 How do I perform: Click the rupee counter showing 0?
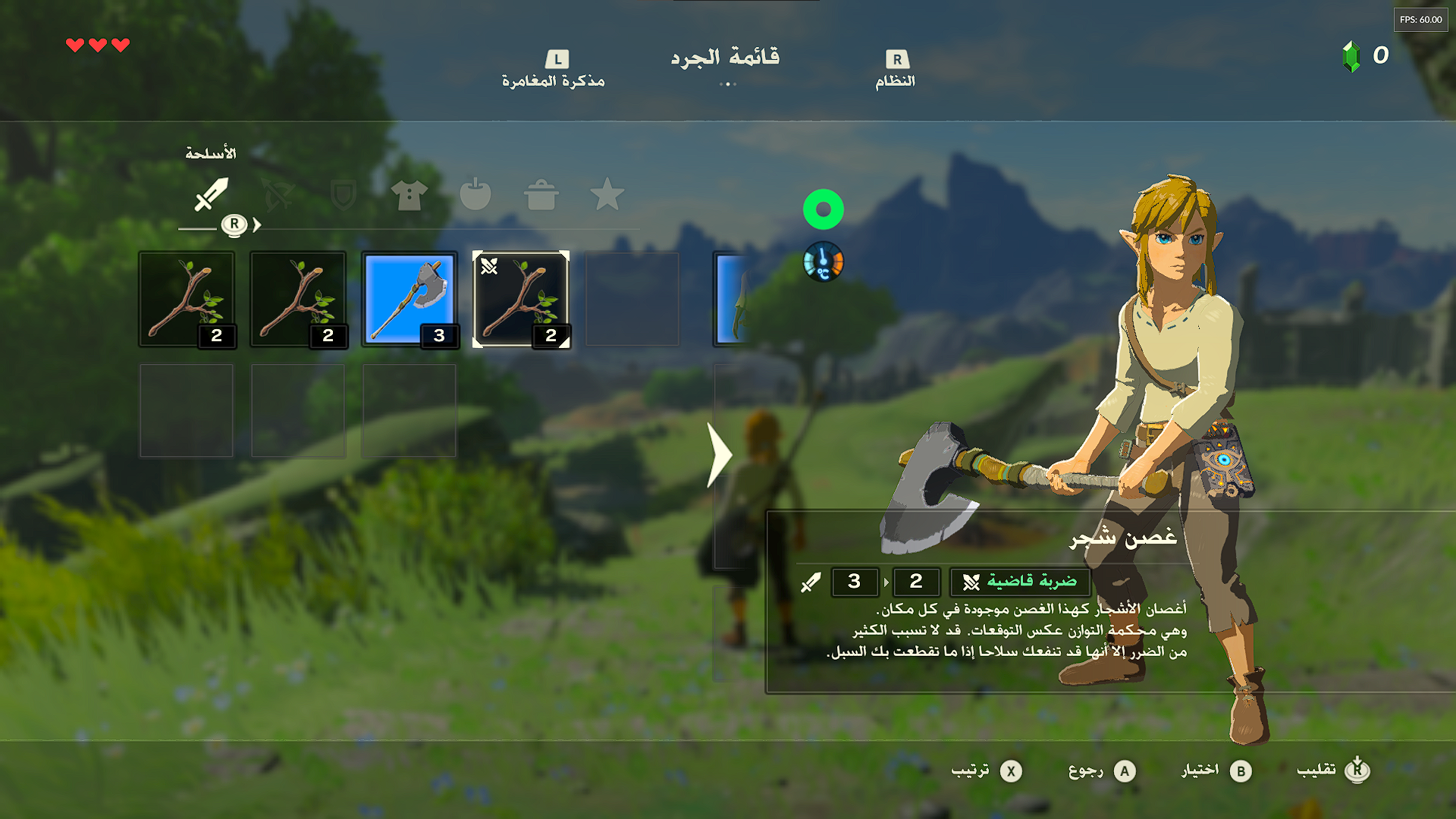(x=1365, y=55)
